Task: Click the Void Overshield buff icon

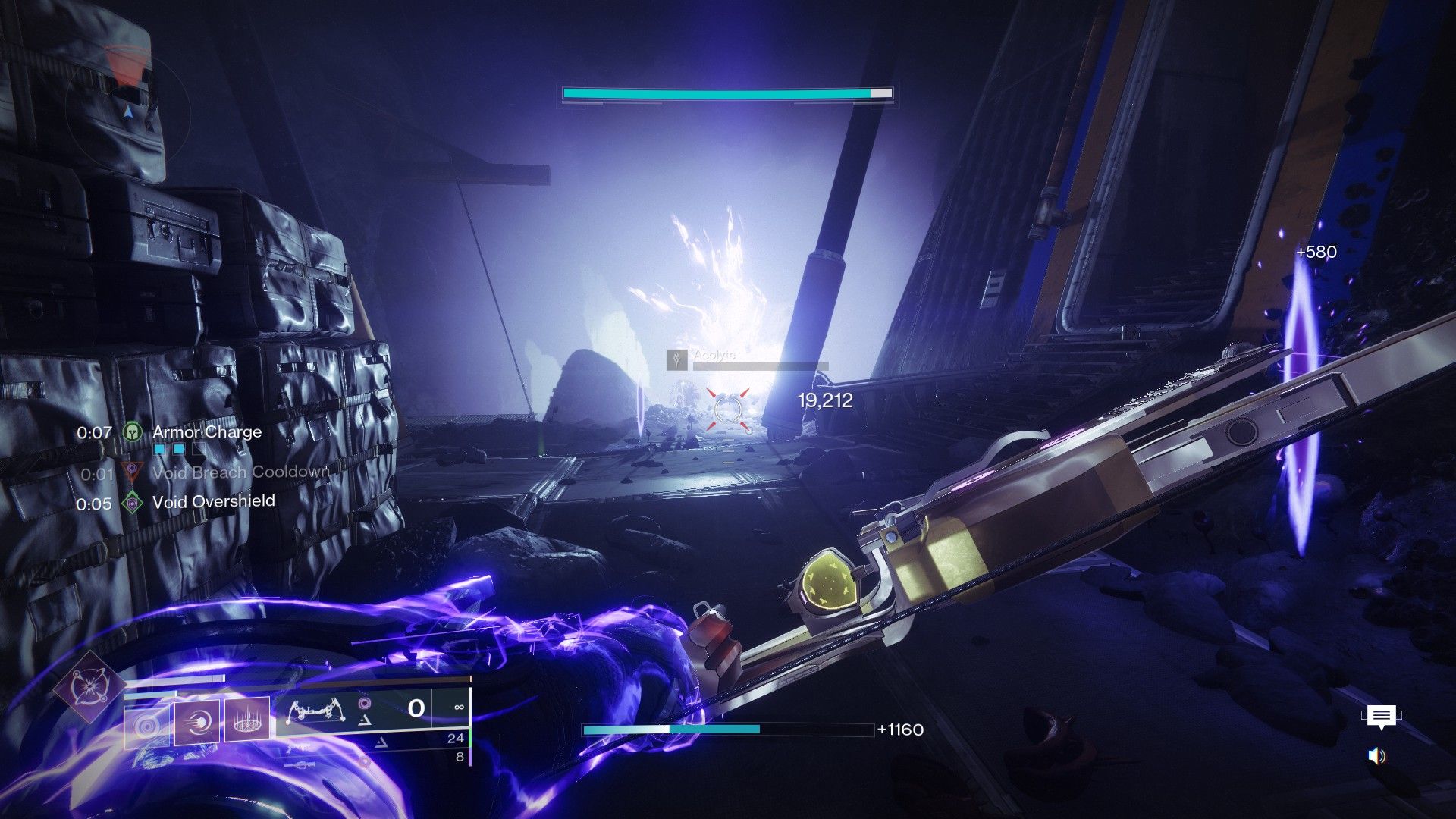Action: pyautogui.click(x=133, y=502)
